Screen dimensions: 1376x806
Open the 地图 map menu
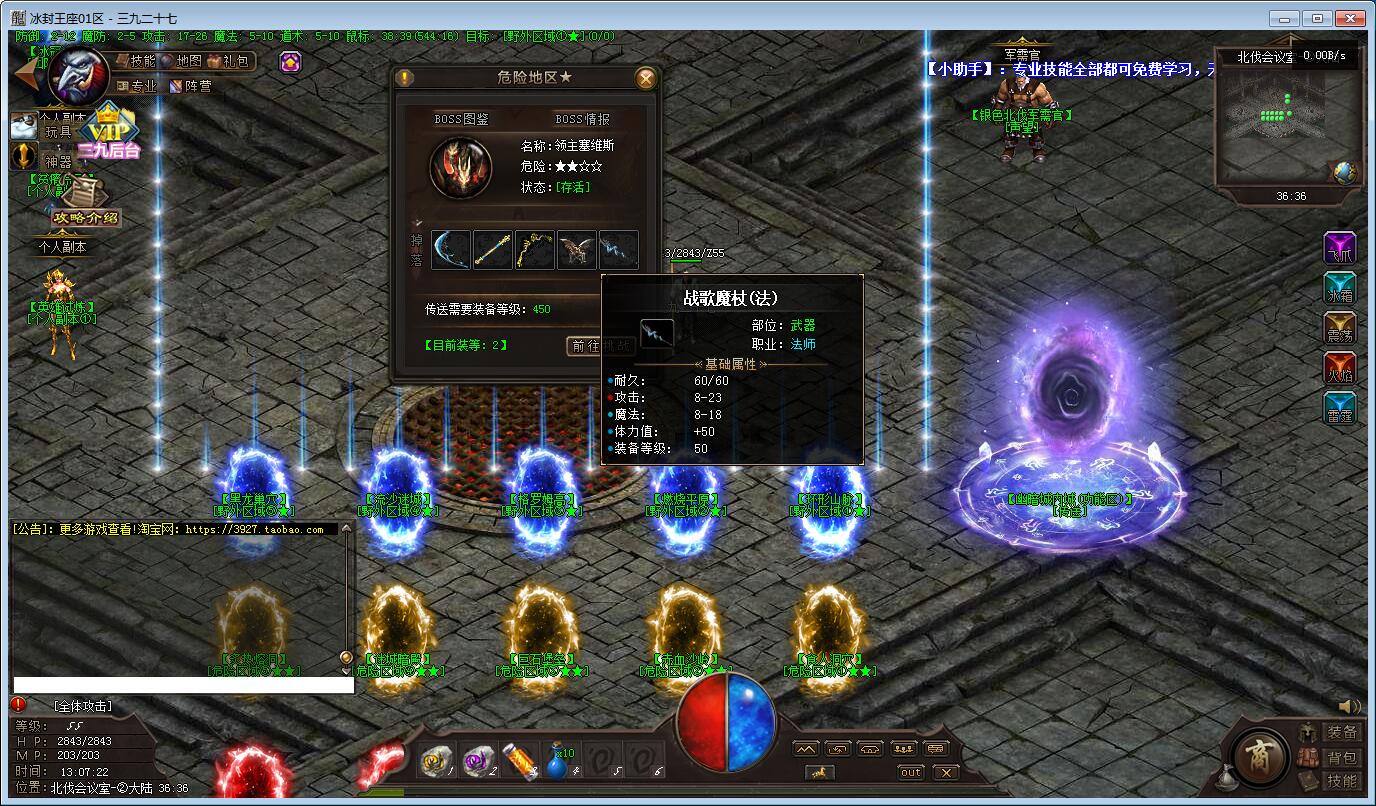click(x=181, y=61)
